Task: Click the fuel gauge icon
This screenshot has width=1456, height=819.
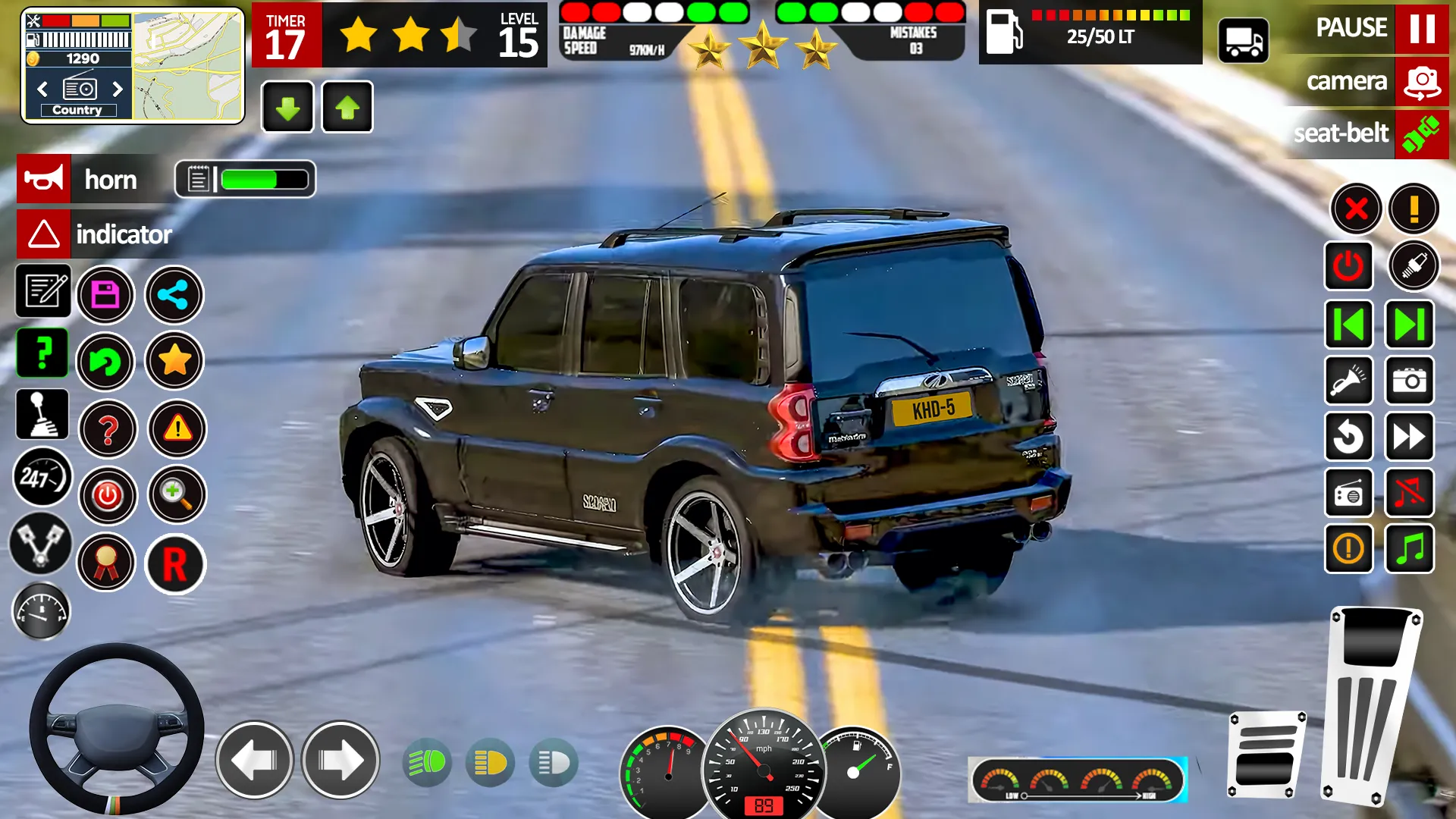Action: (x=42, y=611)
